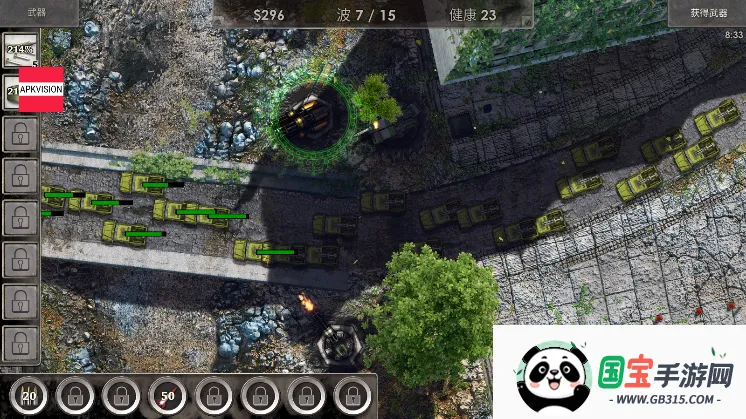Screen dimensions: 746x419
Task: Select the weapon slot showing 214%
Action: click(19, 50)
